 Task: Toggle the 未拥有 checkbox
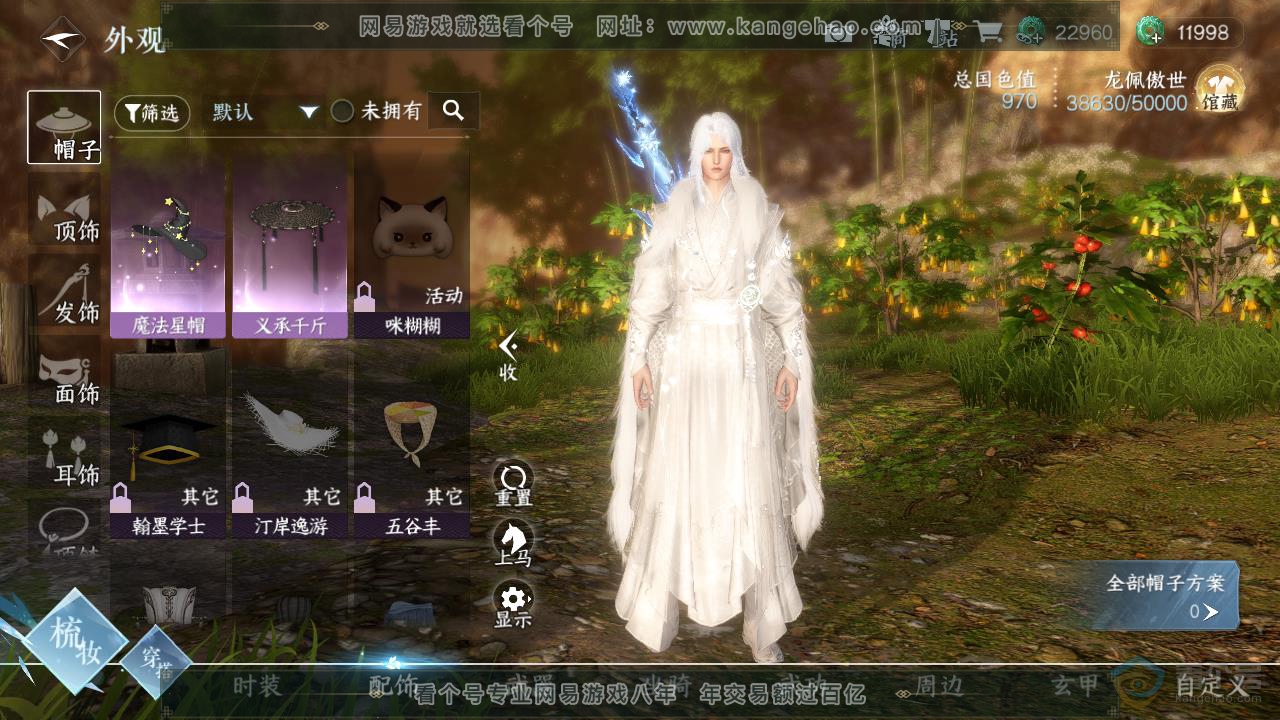tap(343, 112)
